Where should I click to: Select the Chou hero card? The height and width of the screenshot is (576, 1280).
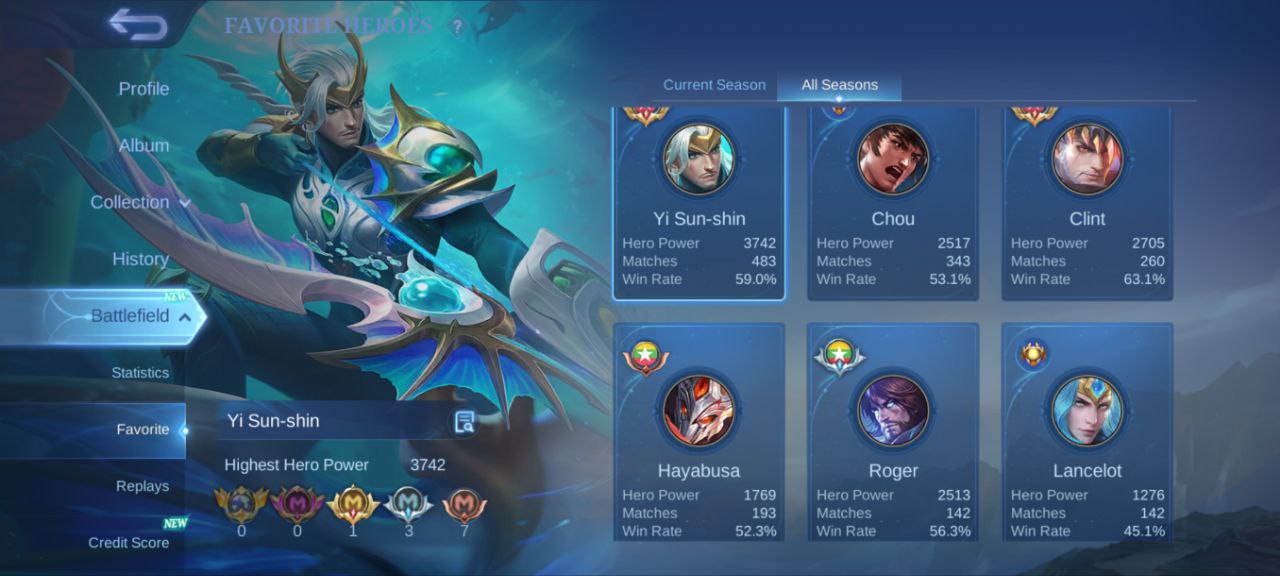click(893, 204)
